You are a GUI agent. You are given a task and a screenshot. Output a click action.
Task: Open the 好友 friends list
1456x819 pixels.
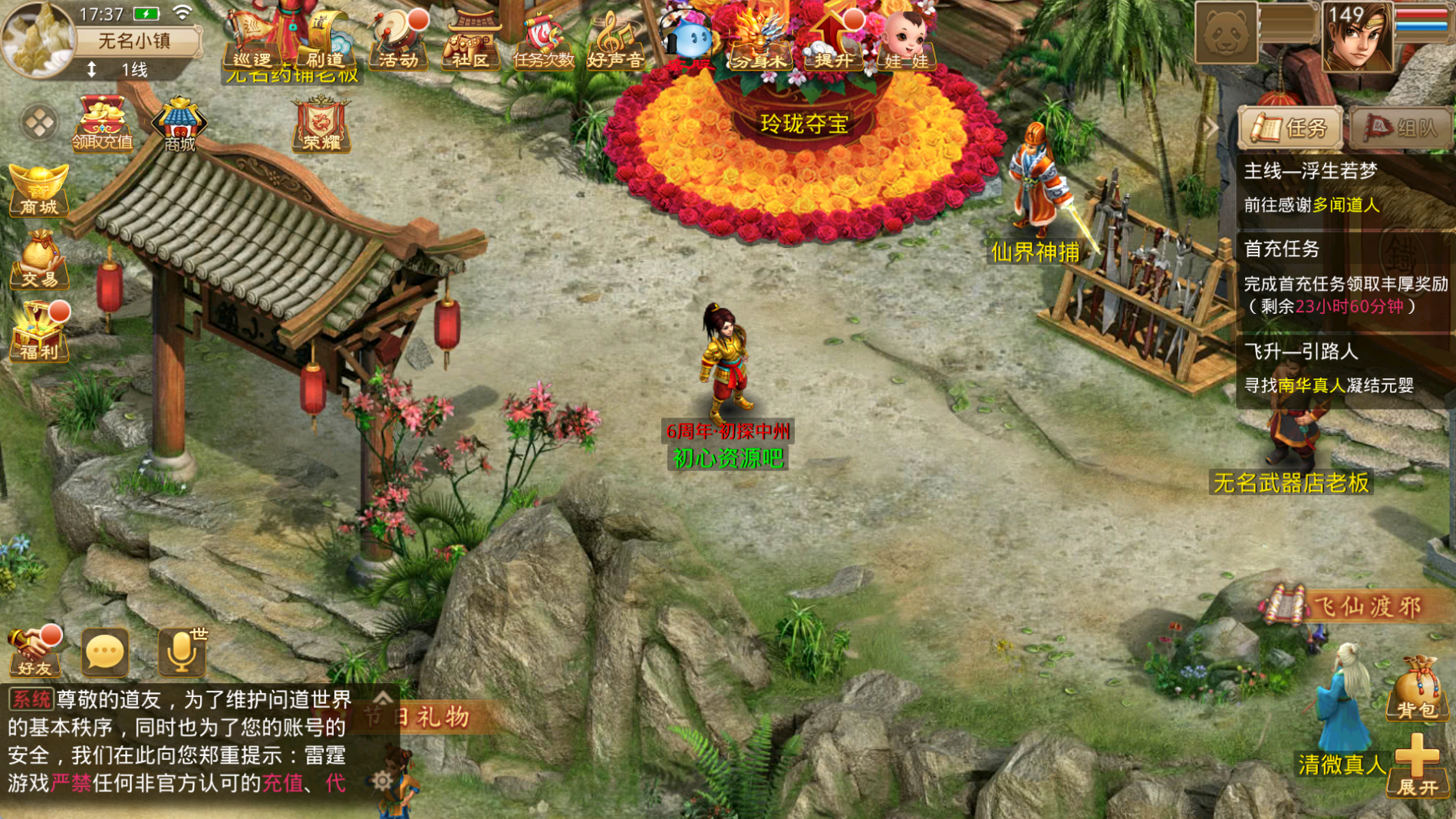(34, 651)
